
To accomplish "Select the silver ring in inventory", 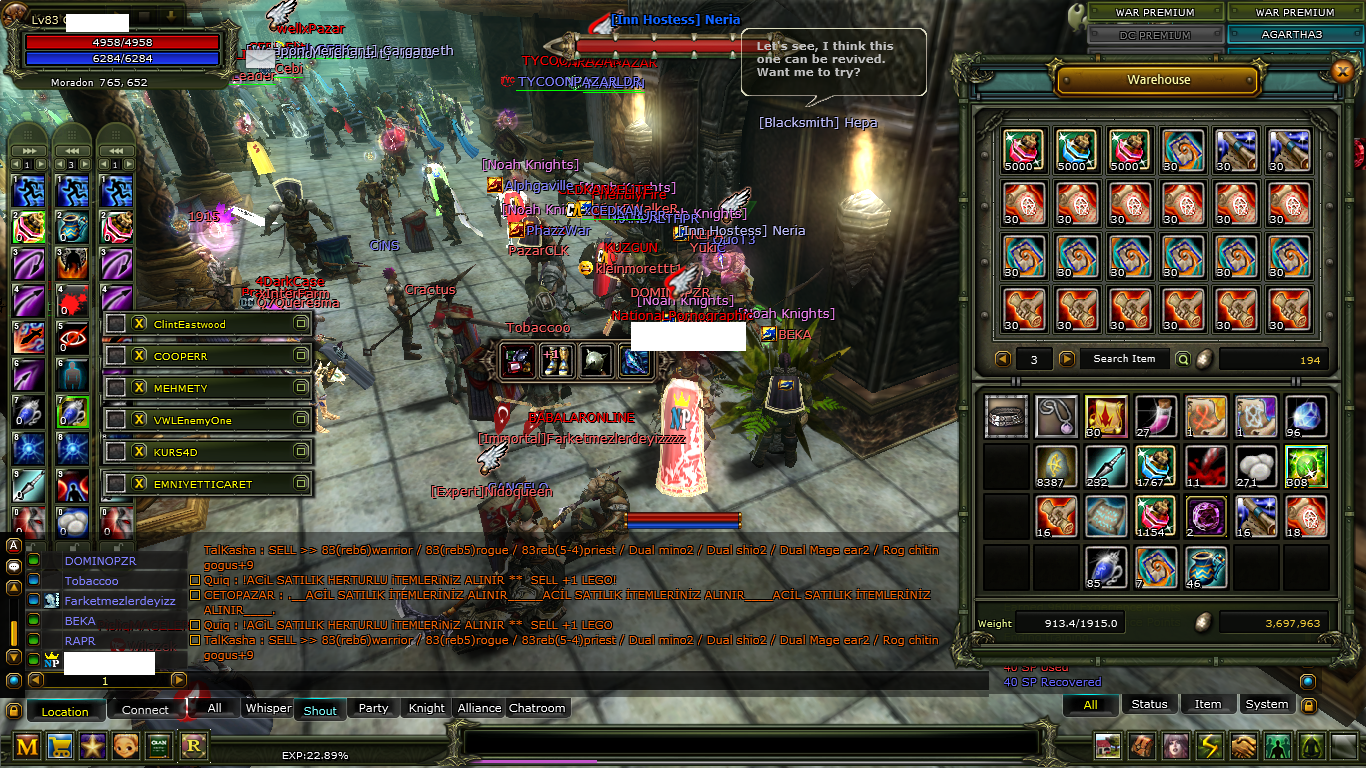I will tap(1007, 416).
